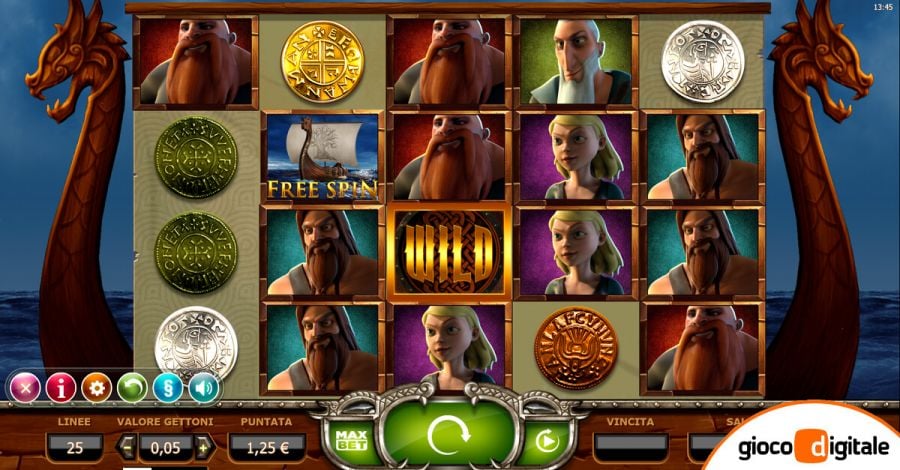Decrease the coin value with minus
The height and width of the screenshot is (470, 900).
click(x=128, y=446)
